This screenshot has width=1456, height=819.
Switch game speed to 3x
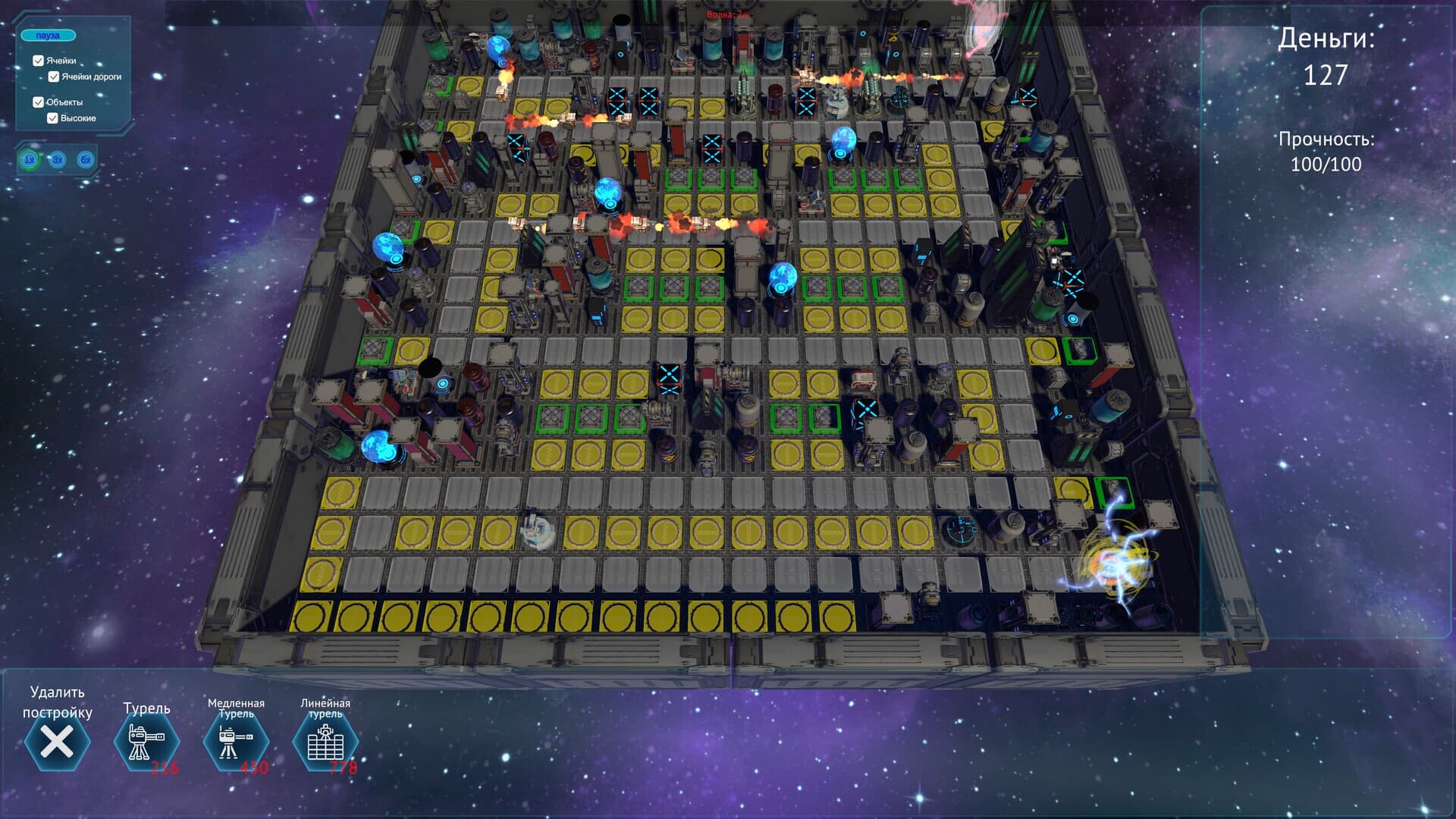pyautogui.click(x=58, y=160)
